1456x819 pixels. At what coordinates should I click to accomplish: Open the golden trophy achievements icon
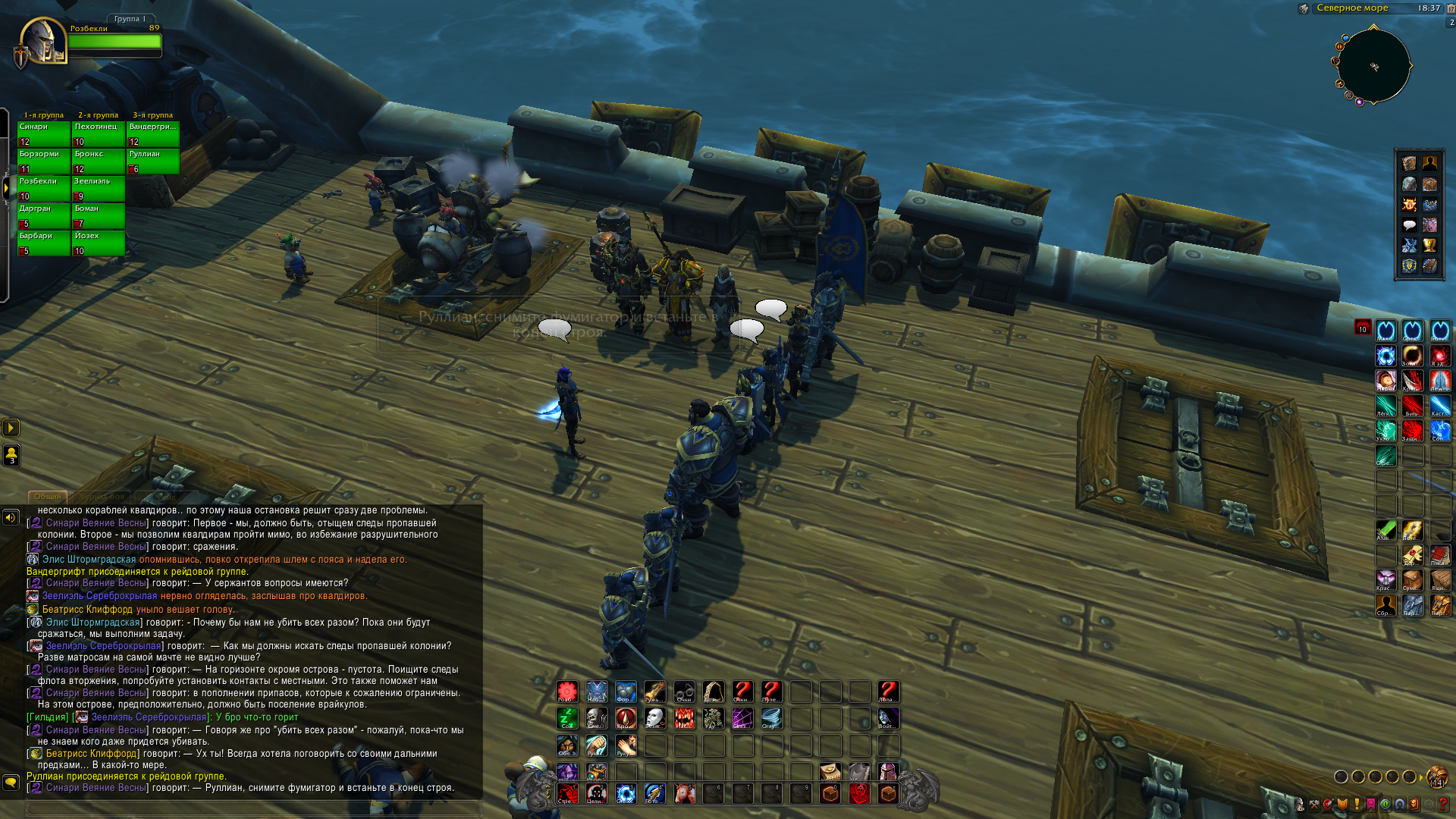[x=1429, y=246]
